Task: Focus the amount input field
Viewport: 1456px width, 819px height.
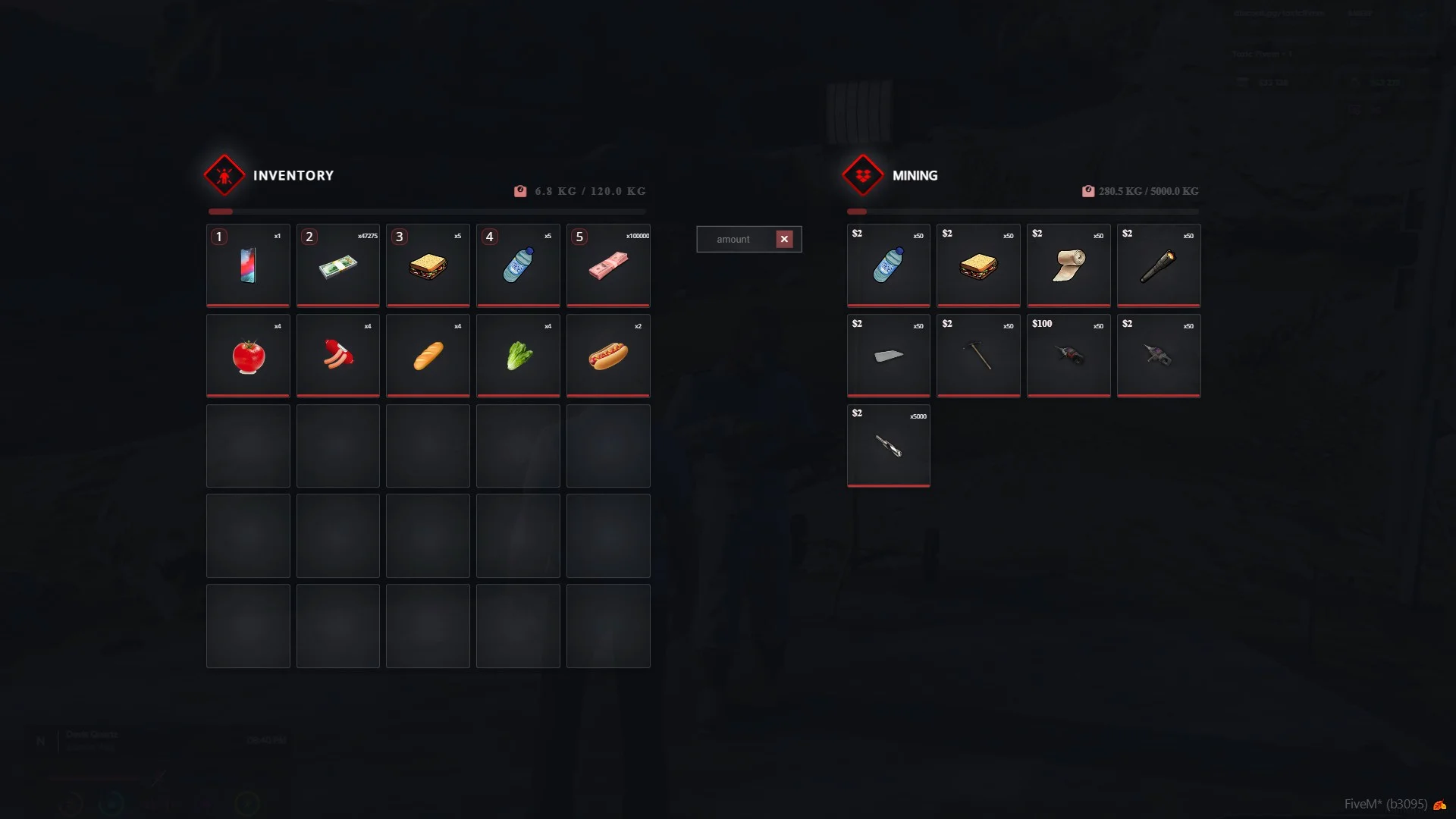Action: point(734,240)
